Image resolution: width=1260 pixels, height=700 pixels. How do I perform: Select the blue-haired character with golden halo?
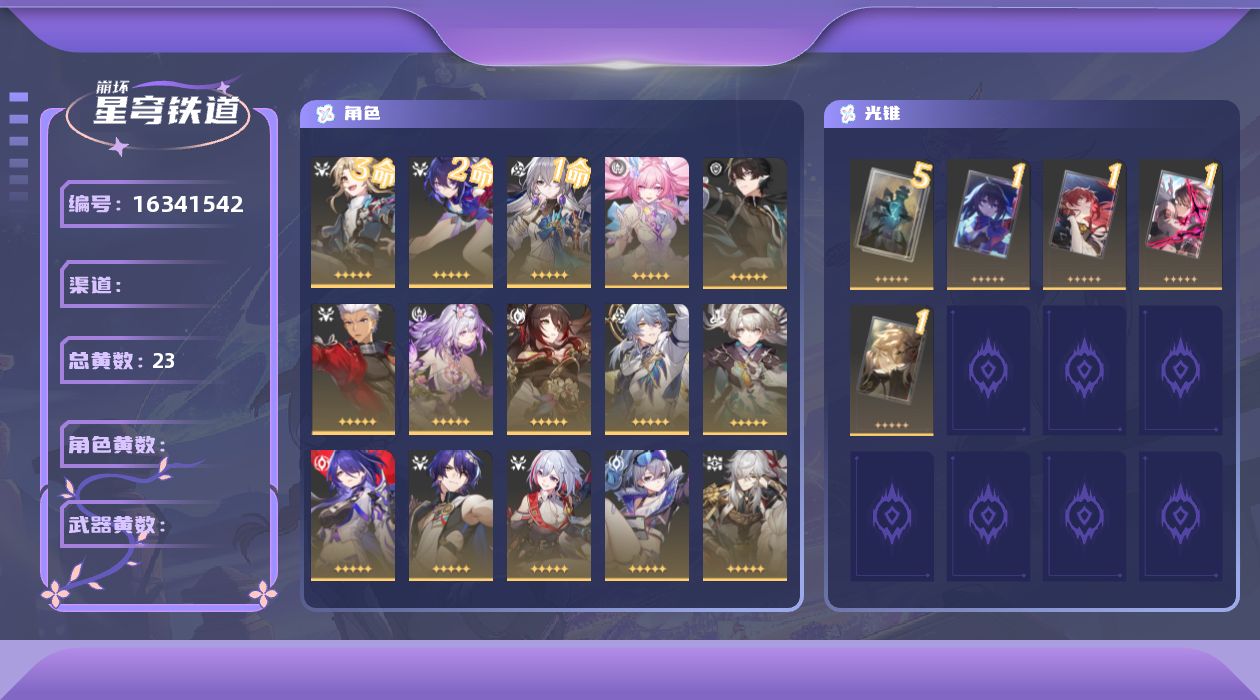[647, 369]
